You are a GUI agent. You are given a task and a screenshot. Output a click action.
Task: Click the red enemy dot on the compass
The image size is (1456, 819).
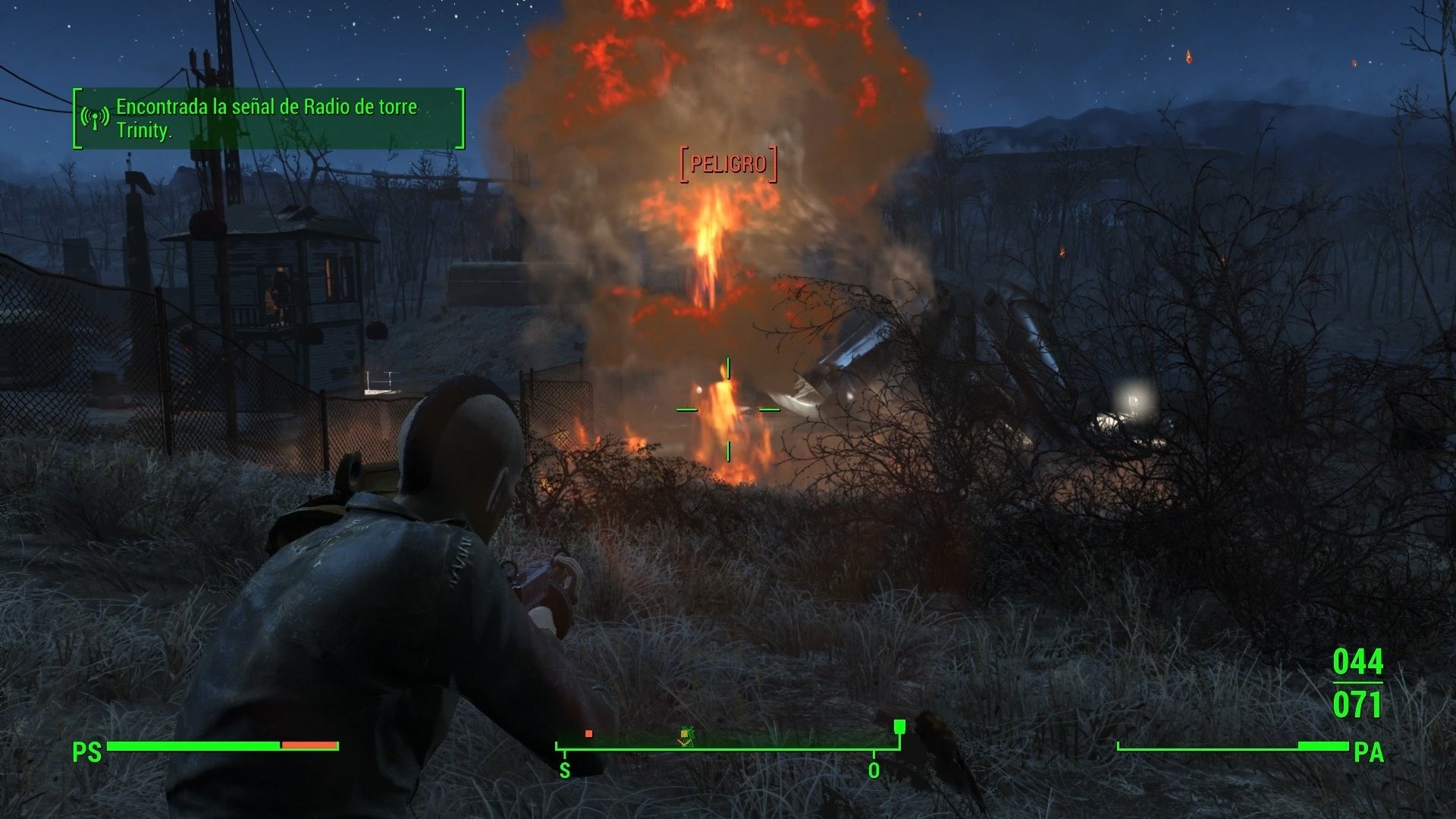pos(588,734)
